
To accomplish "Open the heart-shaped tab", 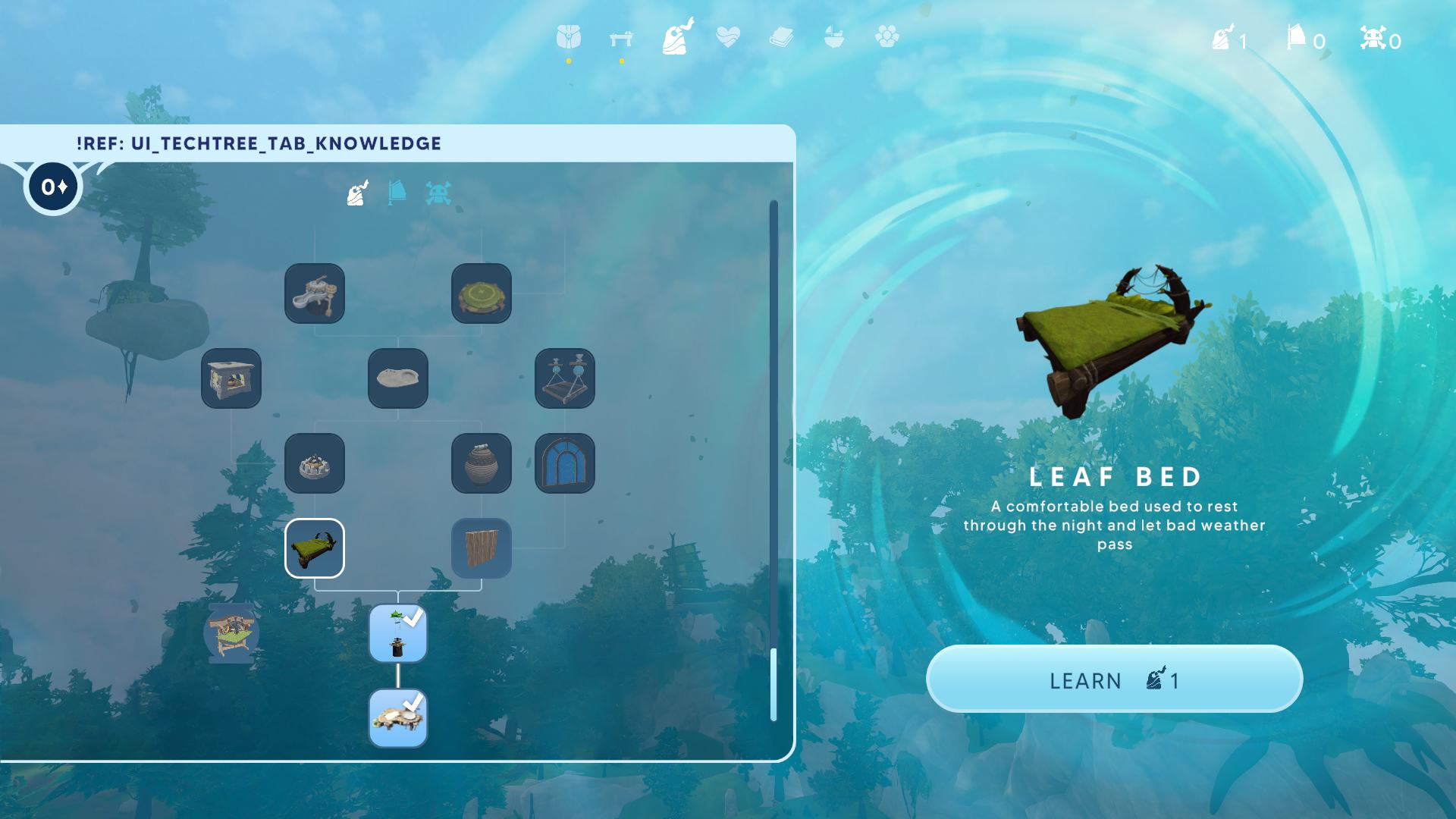I will pyautogui.click(x=727, y=37).
